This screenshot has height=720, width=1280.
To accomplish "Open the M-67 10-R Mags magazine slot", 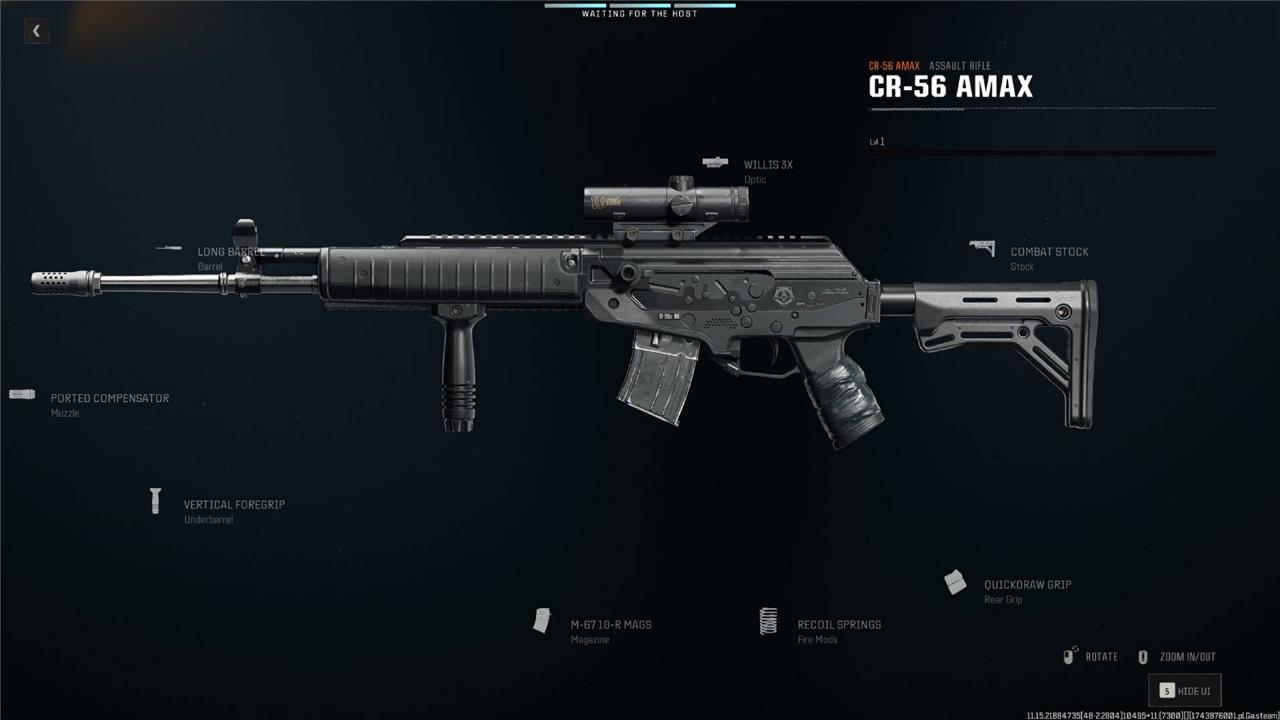I will 610,625.
